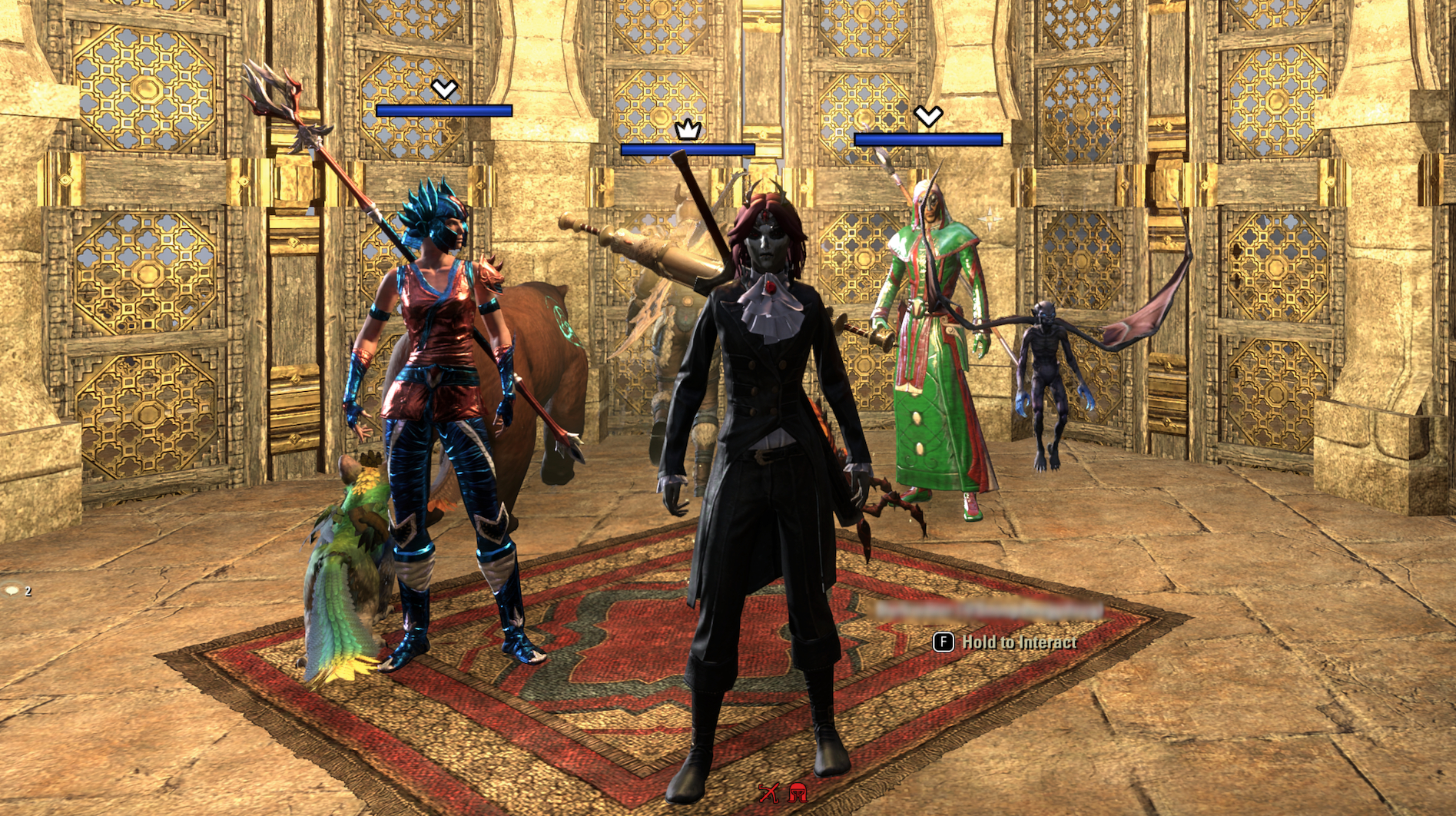Click the F keybind icon in the interact prompt

pyautogui.click(x=942, y=642)
